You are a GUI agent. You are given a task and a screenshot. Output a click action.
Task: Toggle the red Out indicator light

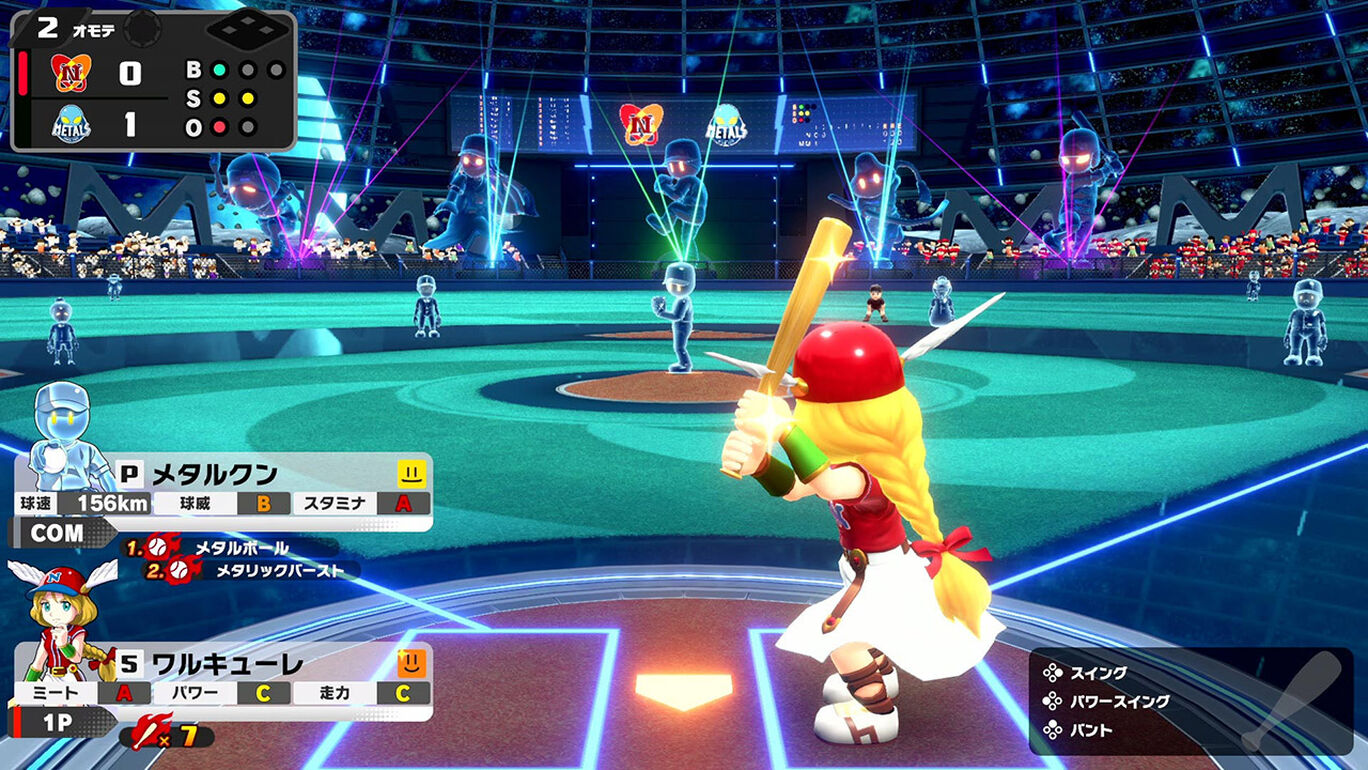pos(217,127)
